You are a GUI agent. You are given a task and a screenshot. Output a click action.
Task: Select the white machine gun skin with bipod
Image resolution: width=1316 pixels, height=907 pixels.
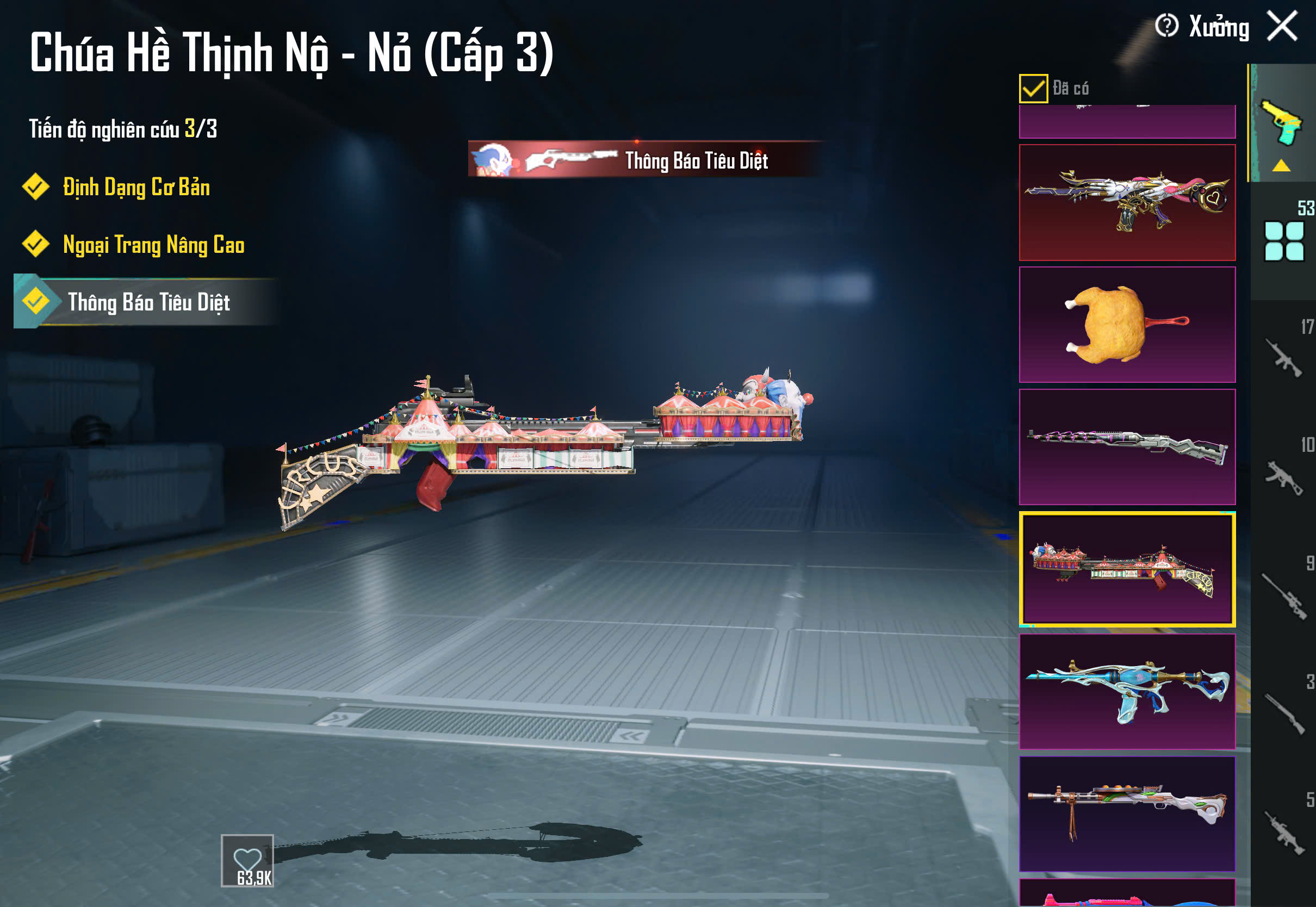point(1127,814)
